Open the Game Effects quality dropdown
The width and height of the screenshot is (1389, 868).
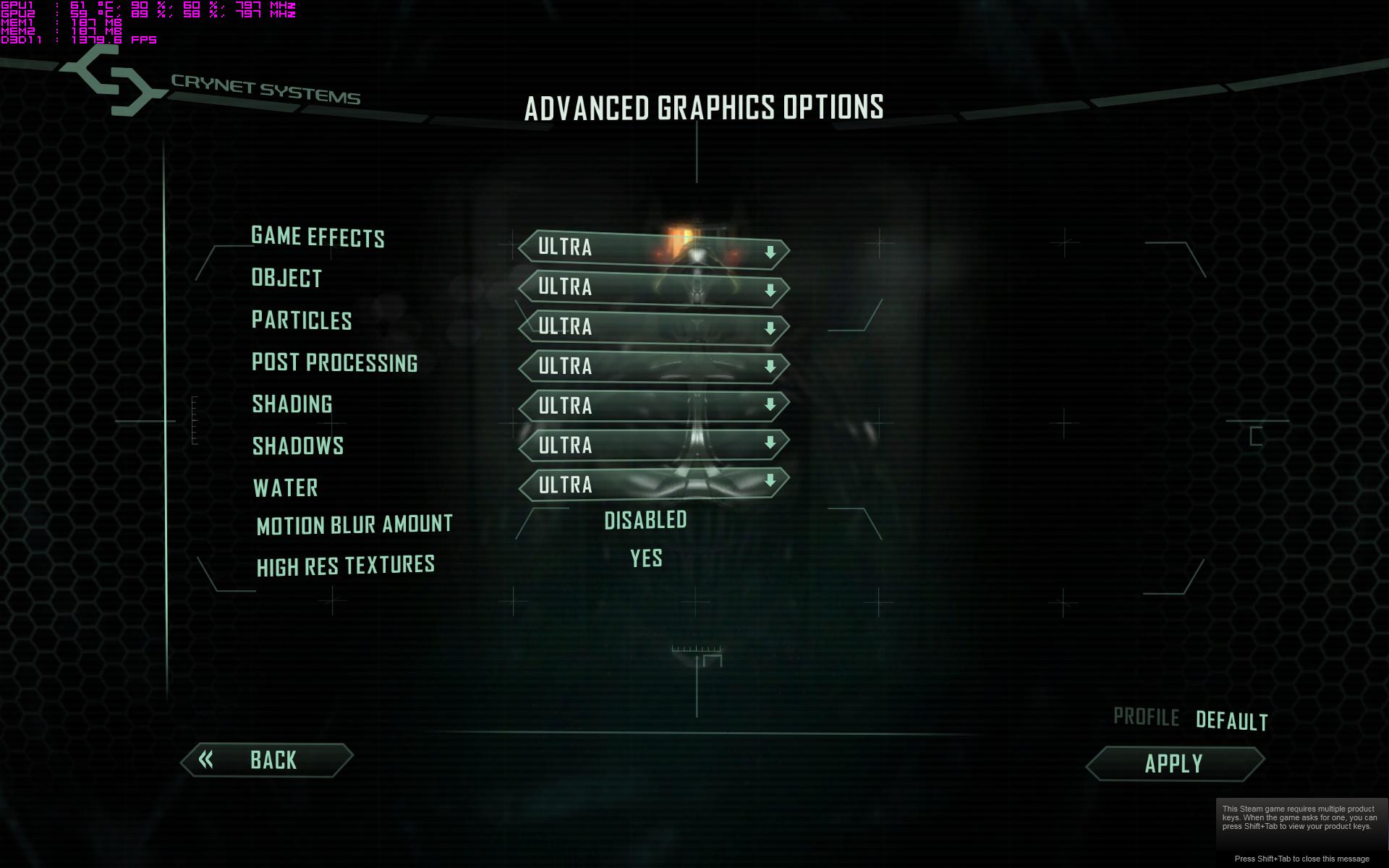(653, 249)
